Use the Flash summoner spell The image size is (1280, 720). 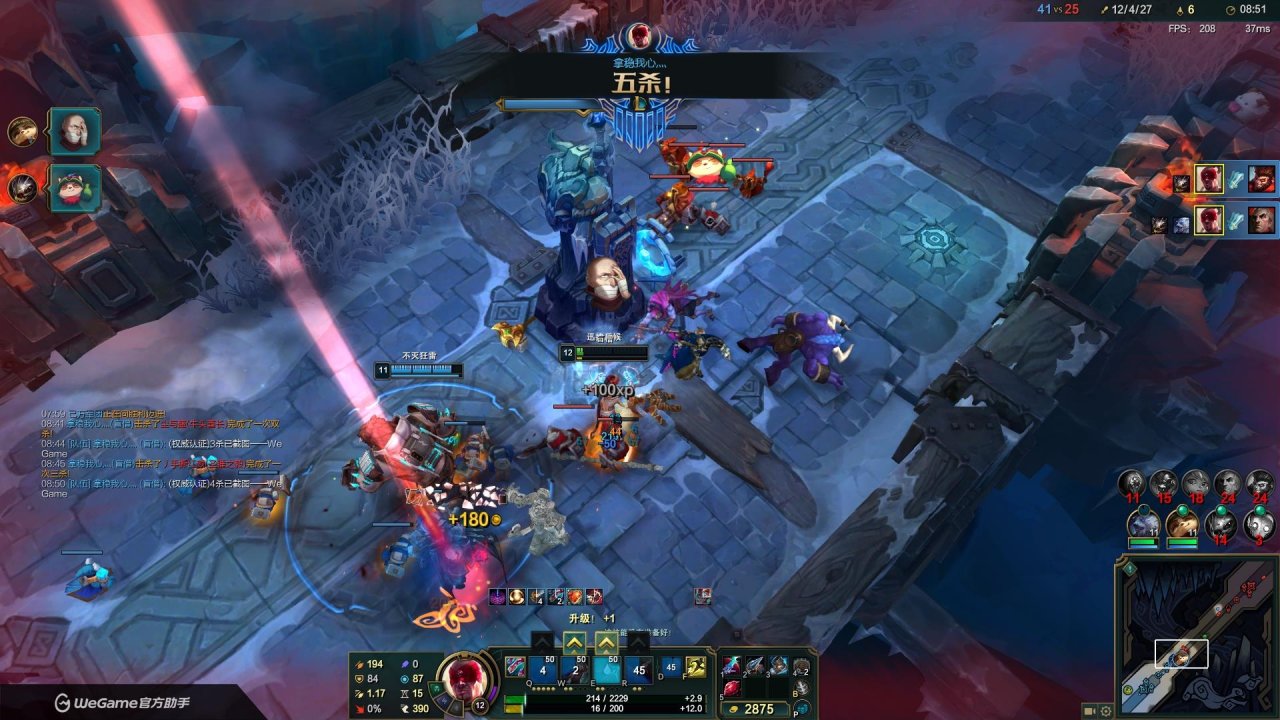(695, 668)
